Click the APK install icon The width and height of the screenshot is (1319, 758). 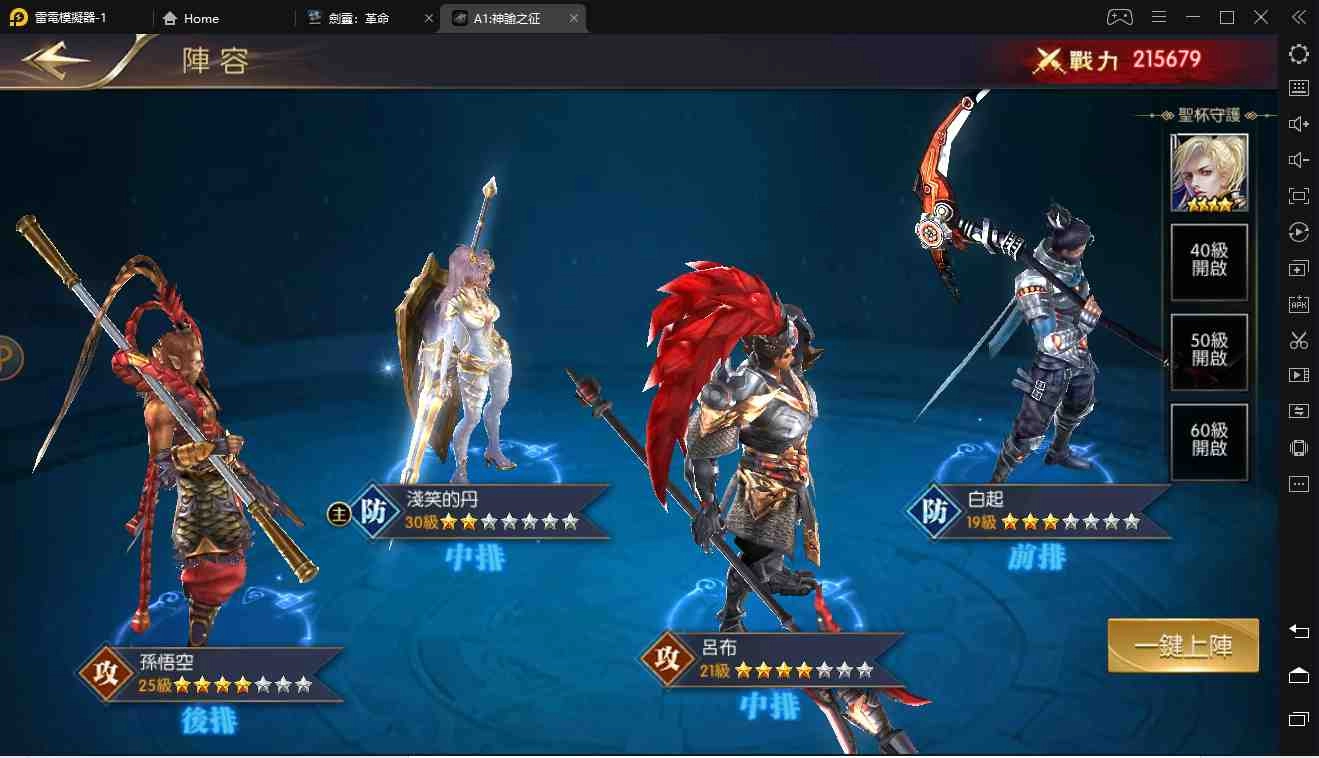point(1298,303)
